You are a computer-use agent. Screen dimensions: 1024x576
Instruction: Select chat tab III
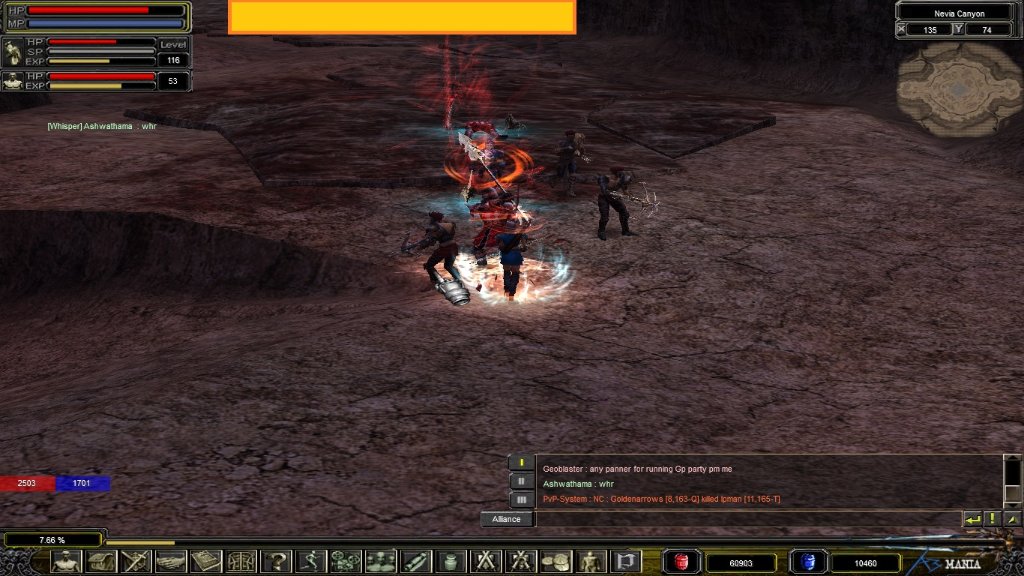[x=521, y=499]
